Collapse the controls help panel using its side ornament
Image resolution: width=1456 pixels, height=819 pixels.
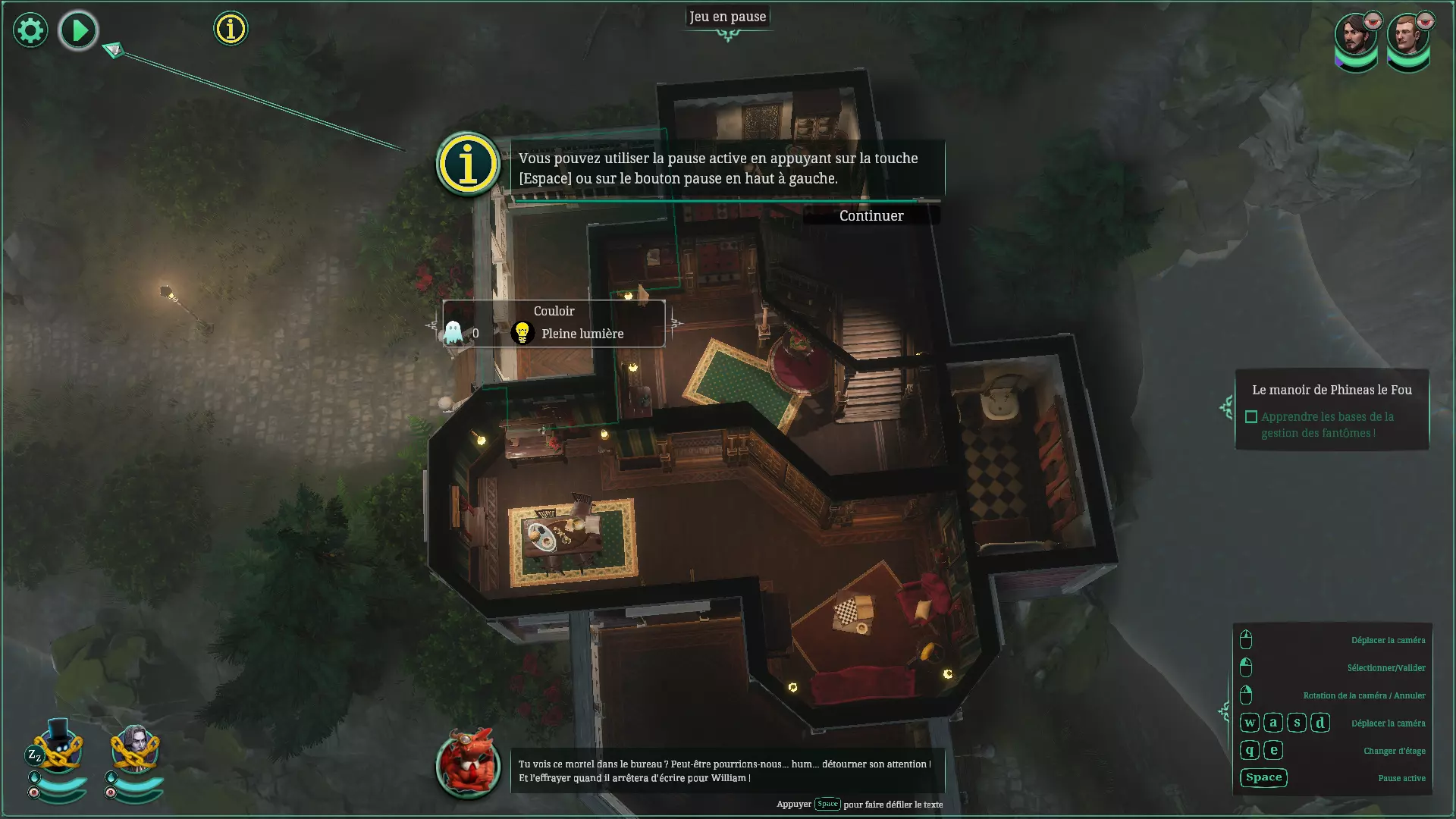pyautogui.click(x=1224, y=711)
